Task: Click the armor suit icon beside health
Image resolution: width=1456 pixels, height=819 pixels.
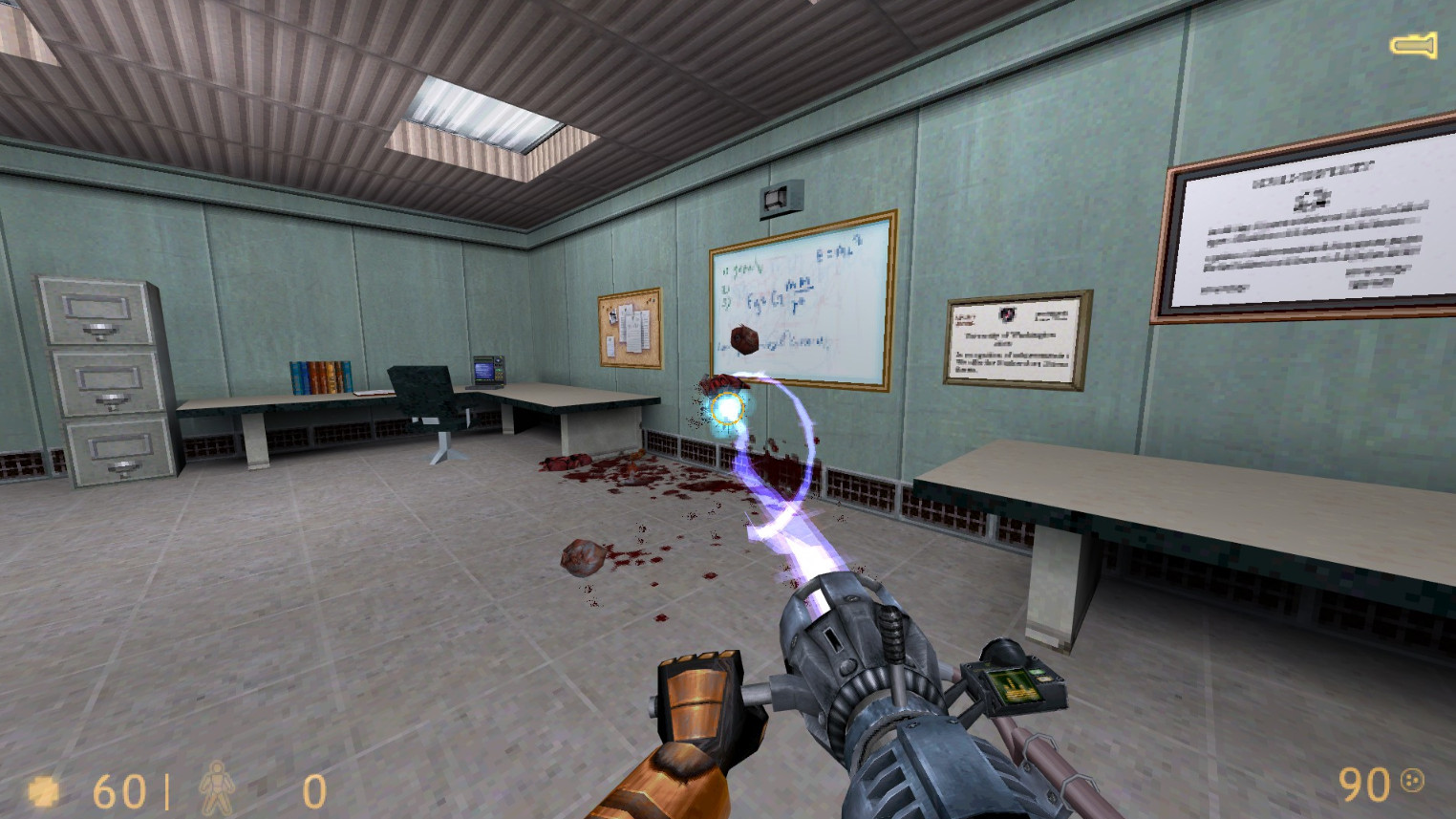Action: (x=218, y=789)
